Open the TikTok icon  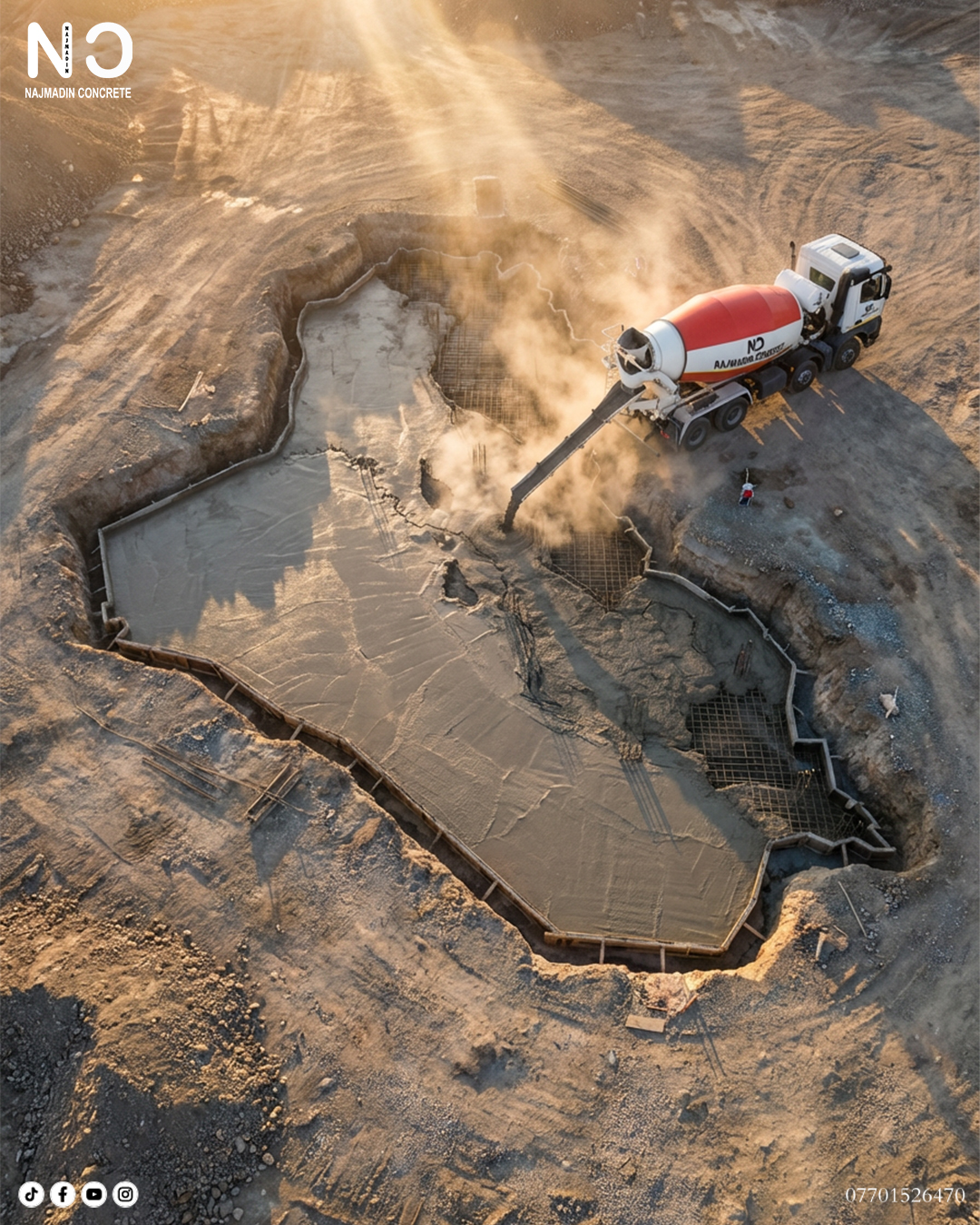click(x=31, y=1194)
